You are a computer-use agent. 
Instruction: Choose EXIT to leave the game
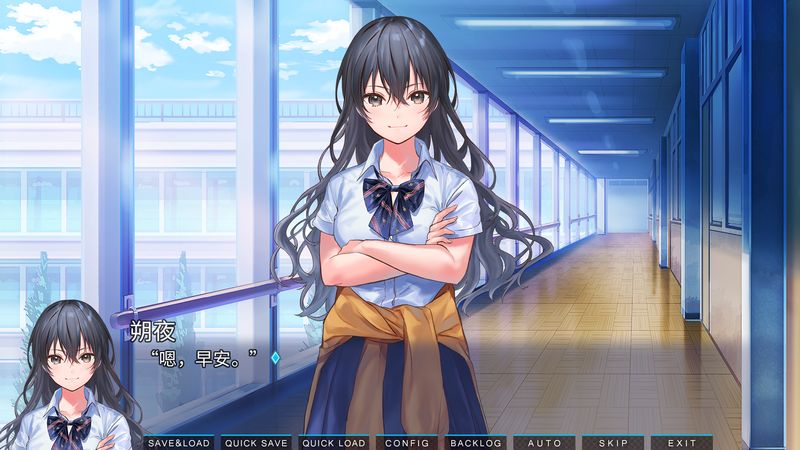681,442
